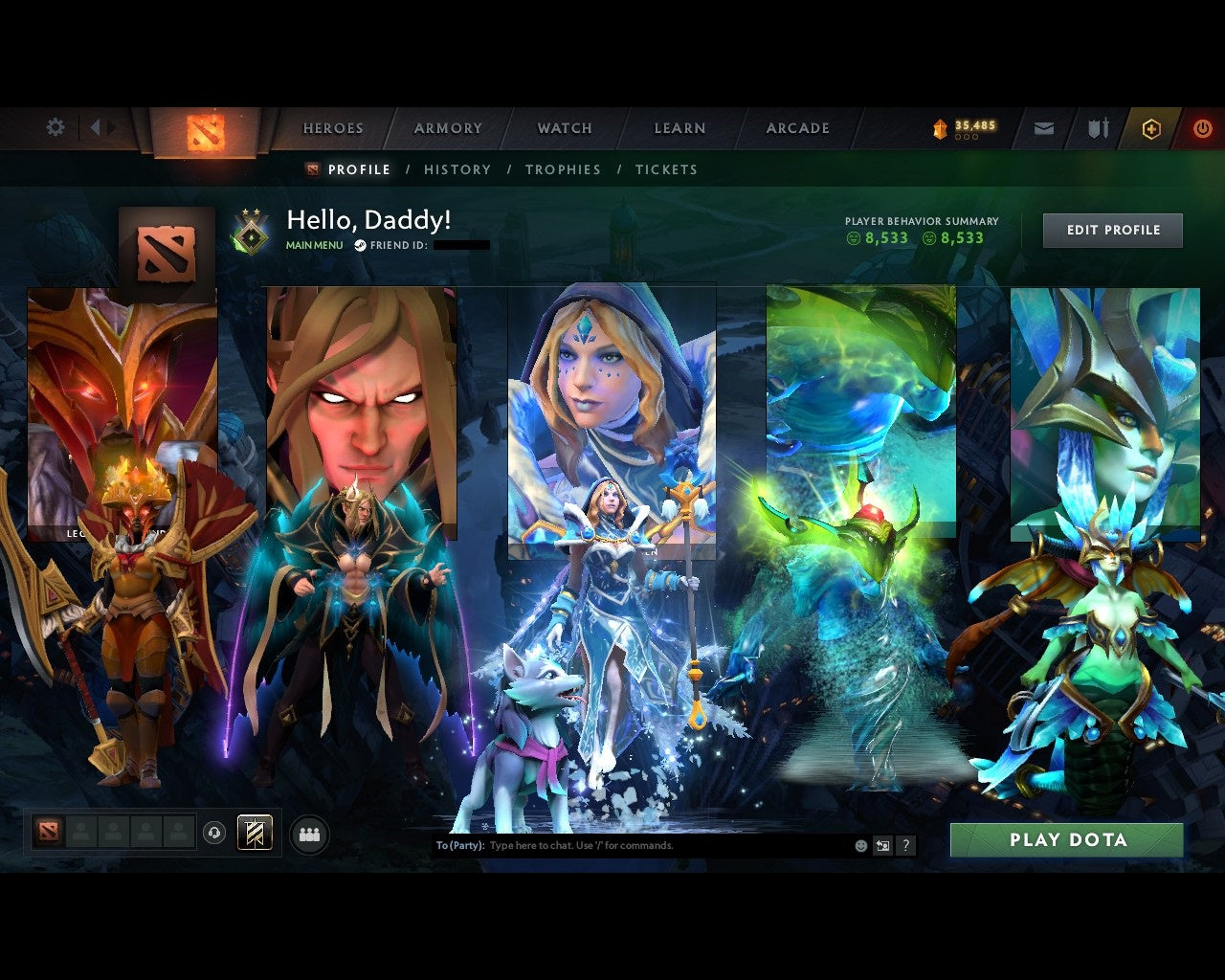This screenshot has height=980, width=1225.
Task: Click the shield and sword loadout icon
Action: pyautogui.click(x=1096, y=126)
